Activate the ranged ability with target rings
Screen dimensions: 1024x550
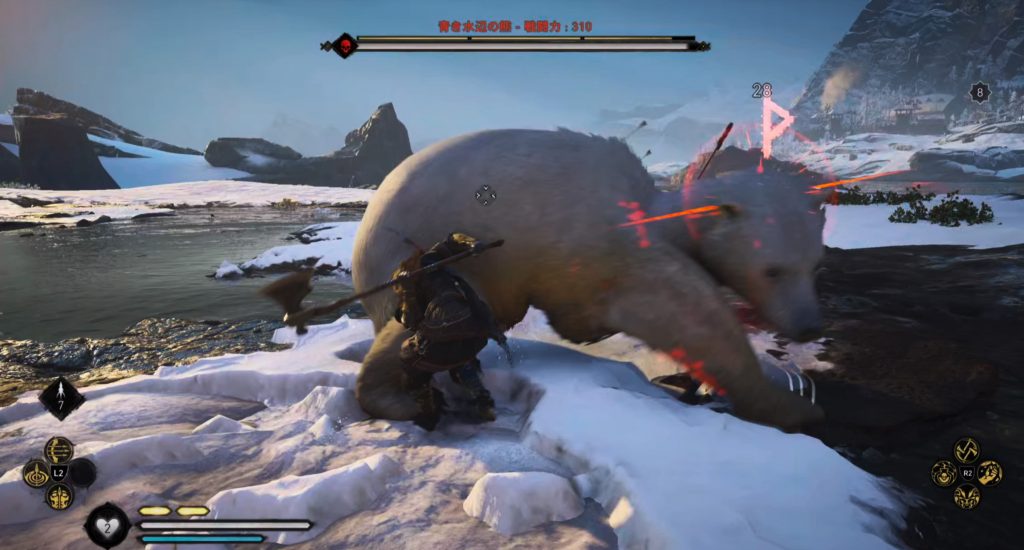[x=36, y=473]
